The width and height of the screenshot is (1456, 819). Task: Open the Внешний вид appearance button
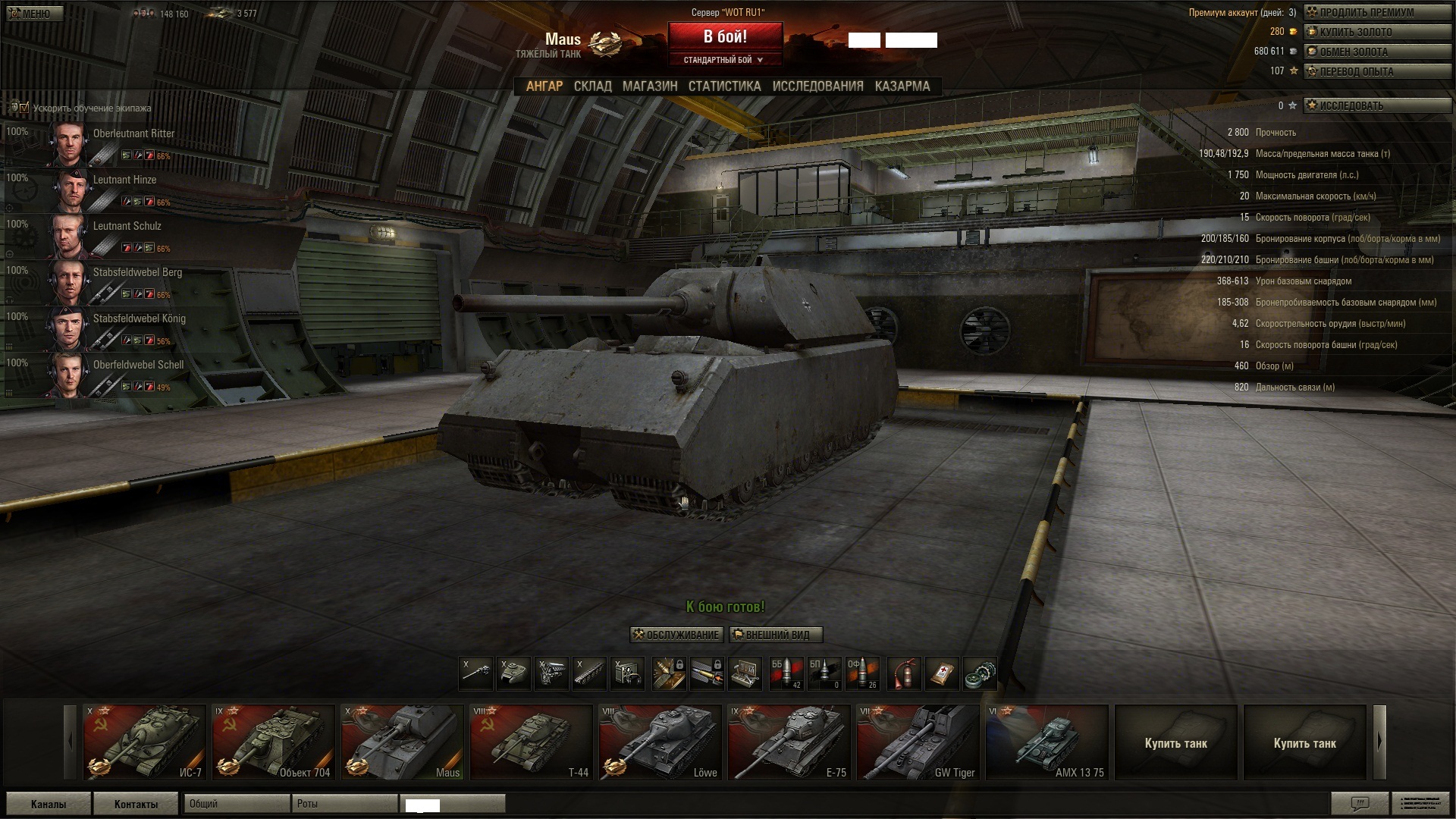776,635
